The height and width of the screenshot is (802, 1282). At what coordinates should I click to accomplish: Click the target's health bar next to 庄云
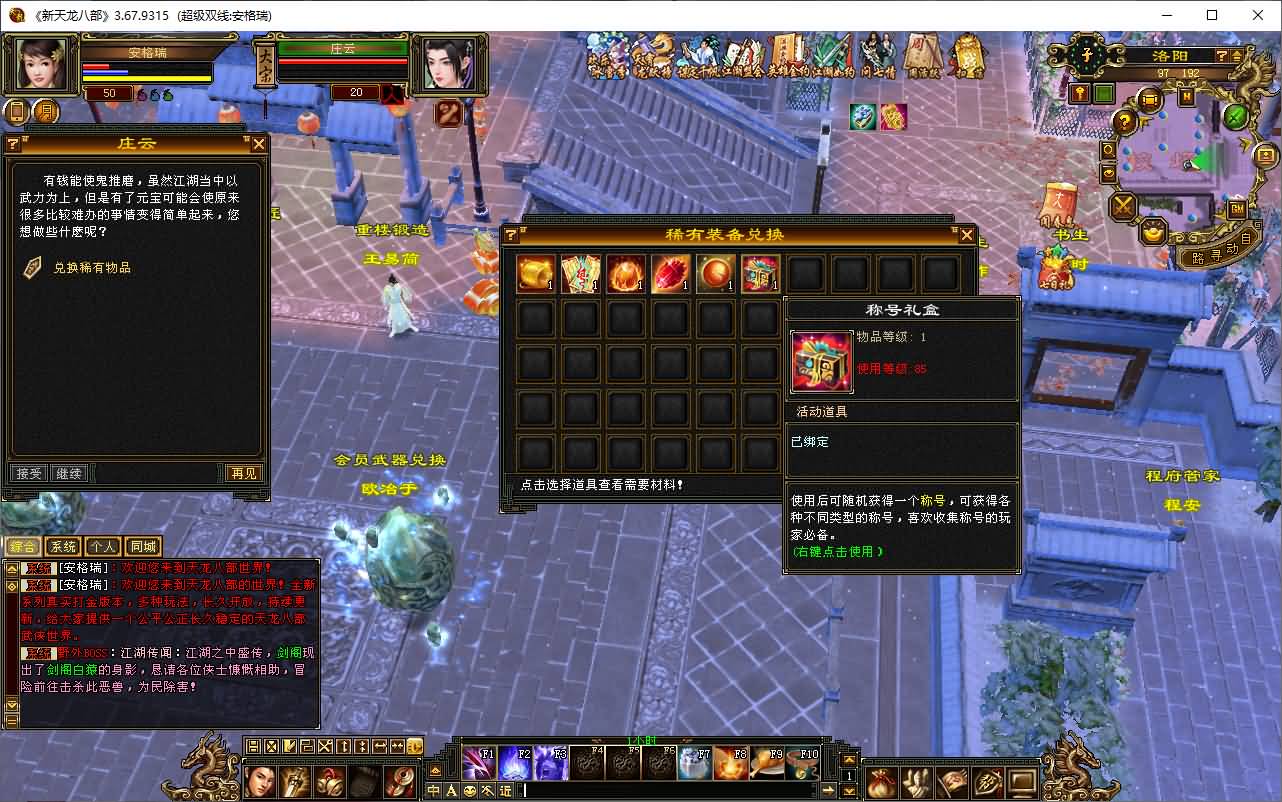click(340, 61)
